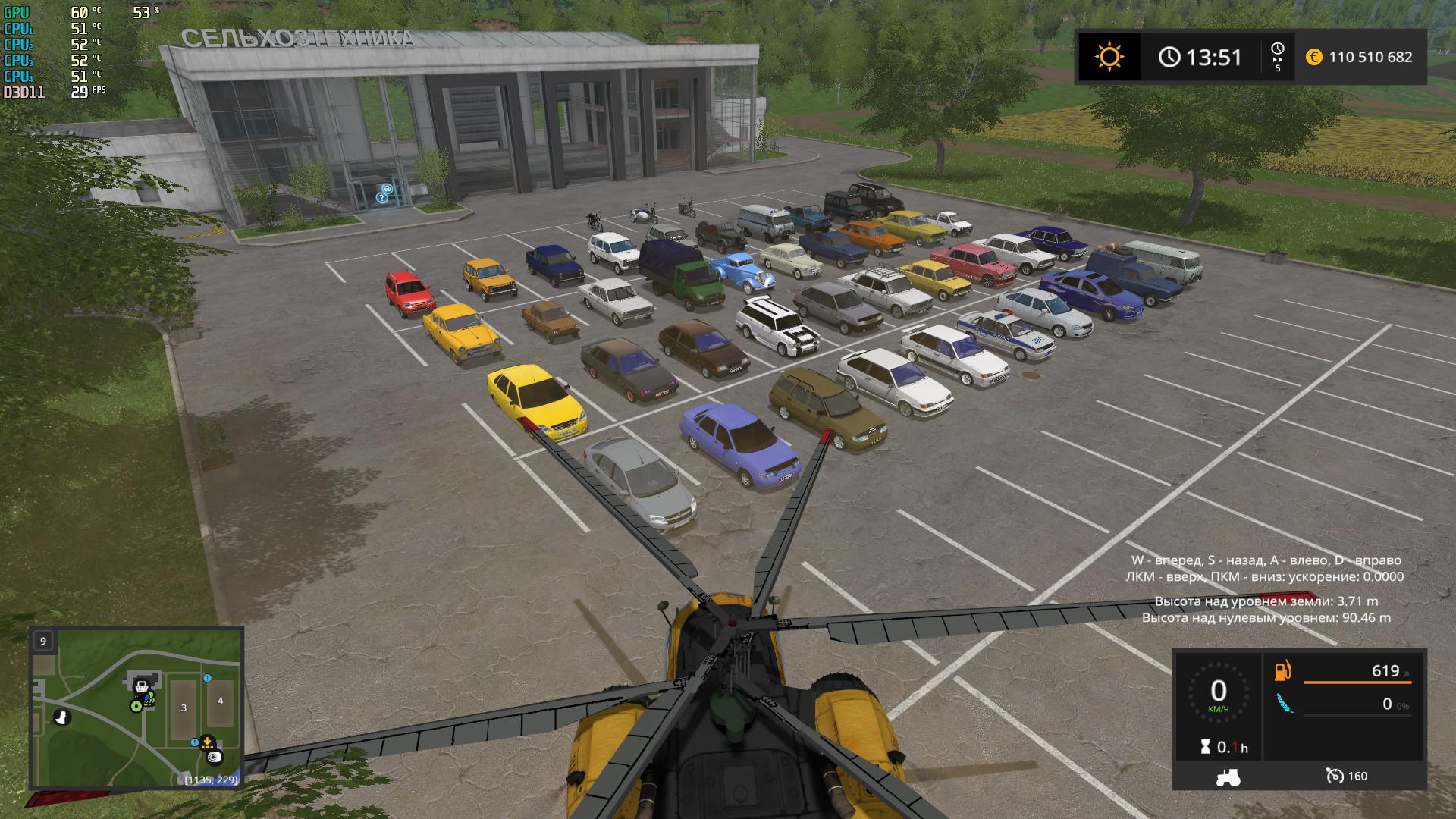
Task: Click the time scale speed icon
Action: [1277, 57]
